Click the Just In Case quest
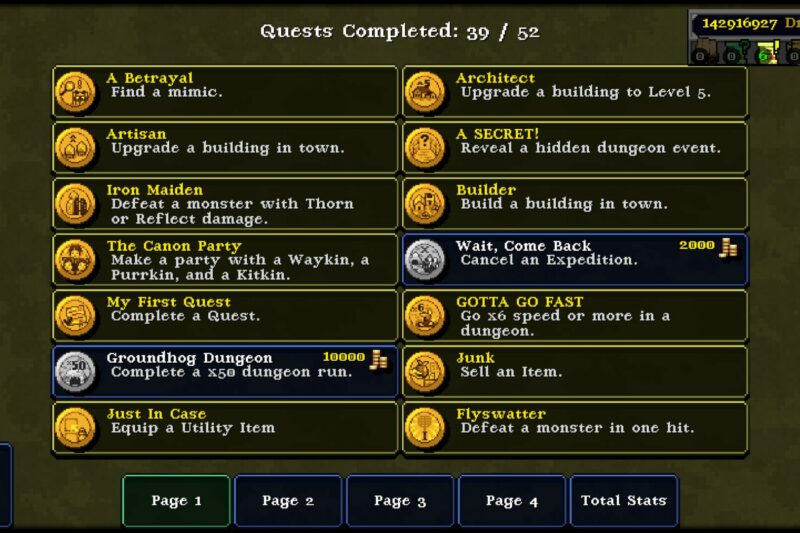The image size is (800, 533). click(225, 428)
